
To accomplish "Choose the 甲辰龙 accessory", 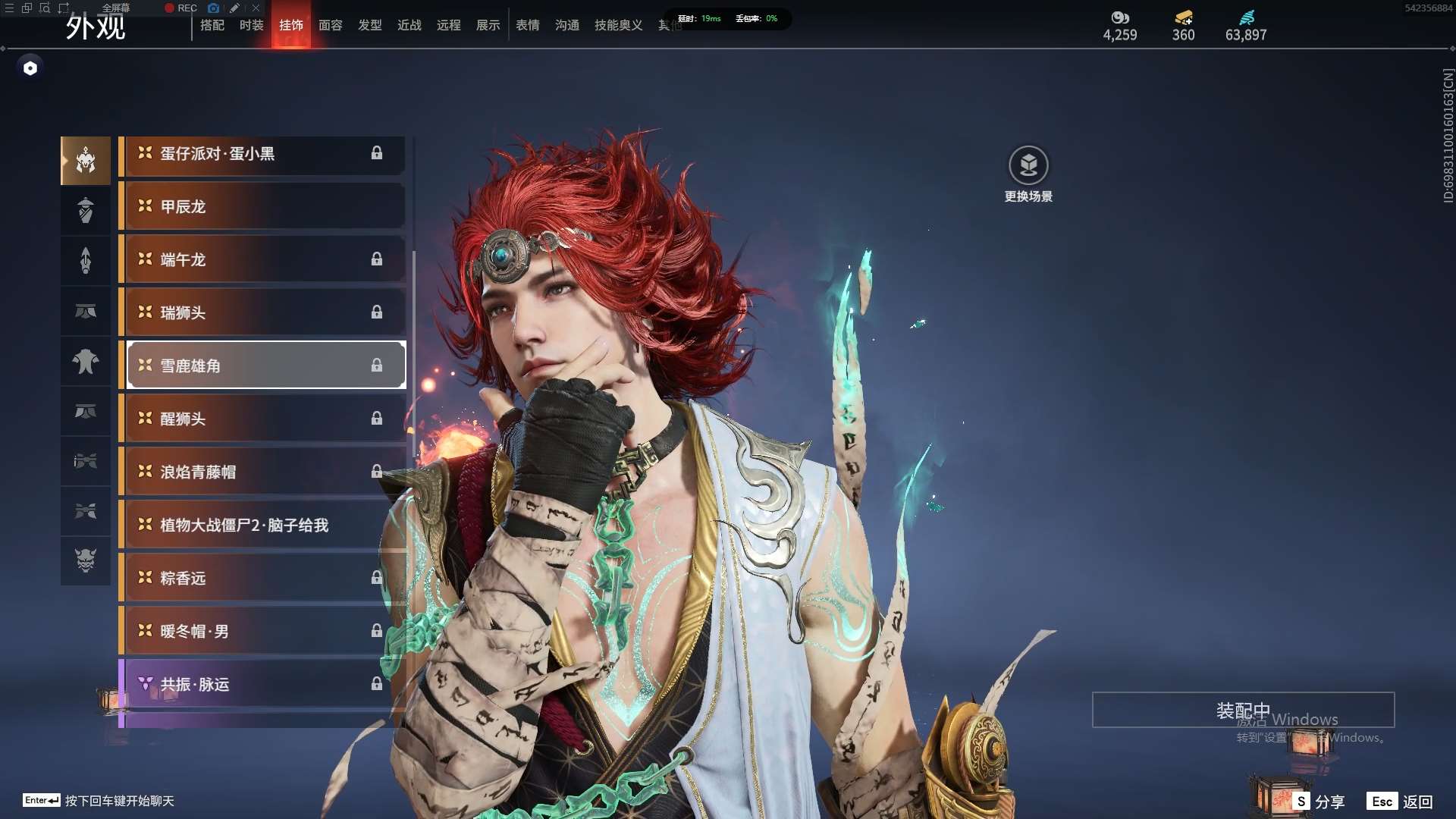I will (262, 207).
